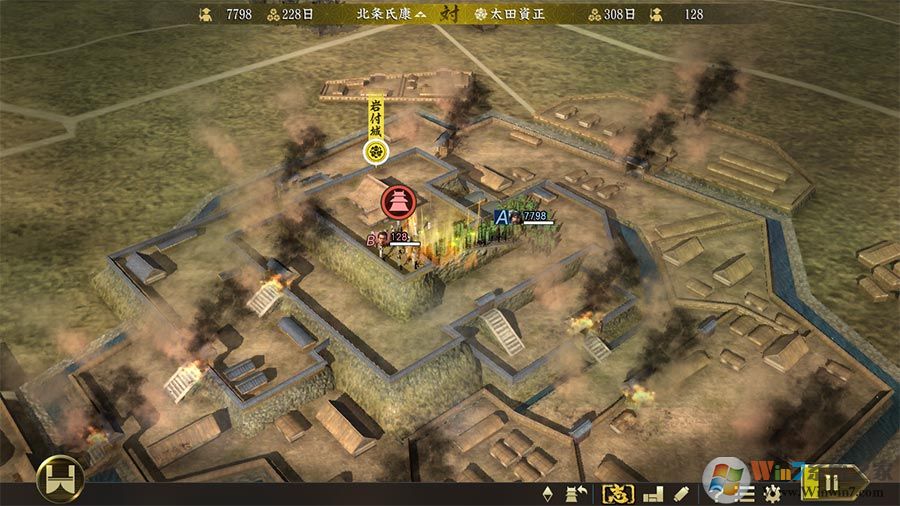This screenshot has width=900, height=506.
Task: Select the pencil-shaped toolbar icon
Action: click(682, 493)
